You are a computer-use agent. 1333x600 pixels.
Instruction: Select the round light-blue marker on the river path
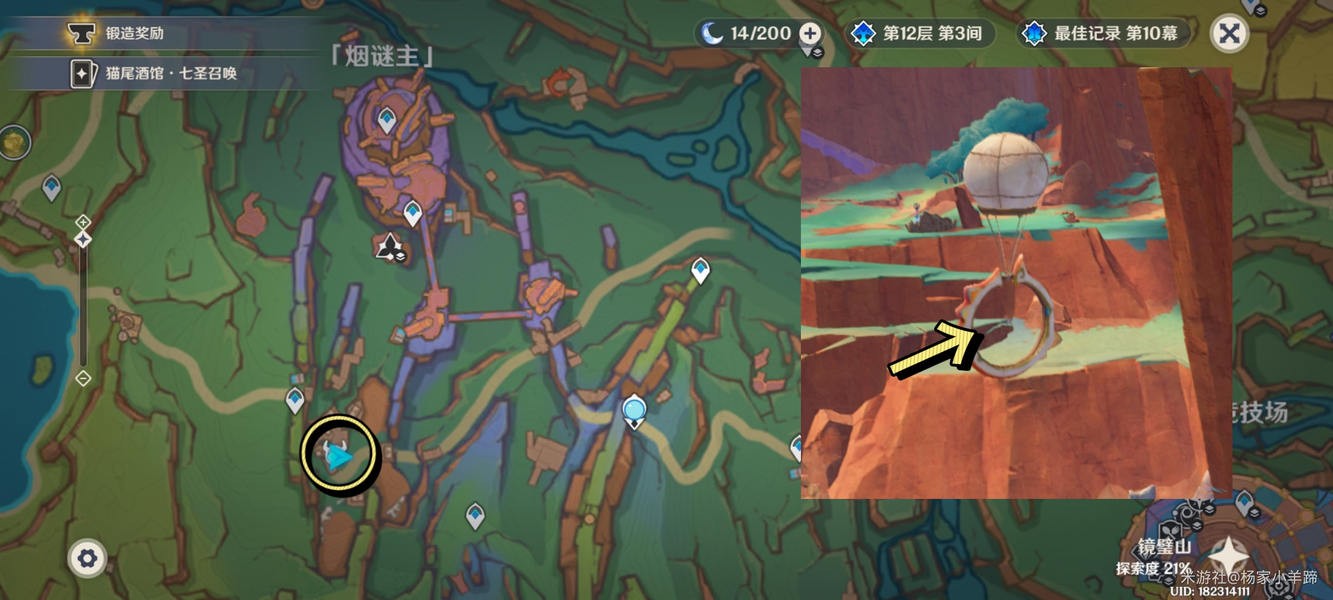click(x=633, y=410)
